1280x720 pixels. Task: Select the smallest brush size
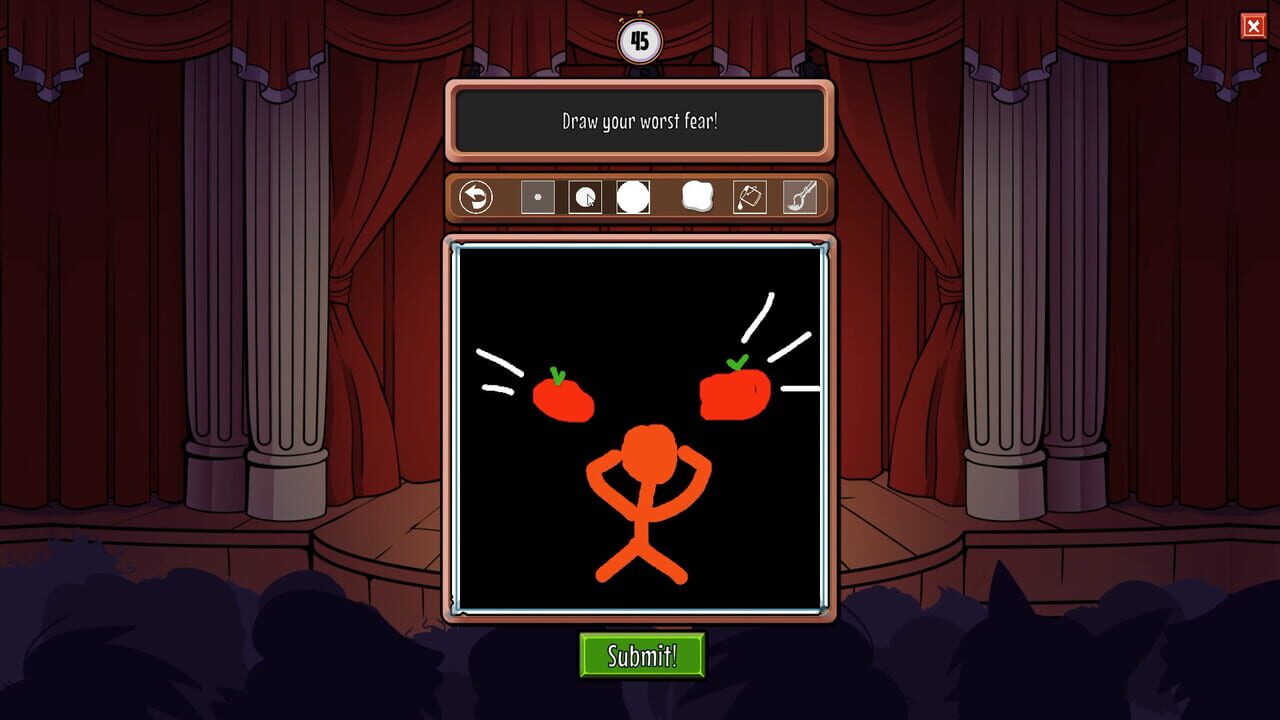[537, 198]
